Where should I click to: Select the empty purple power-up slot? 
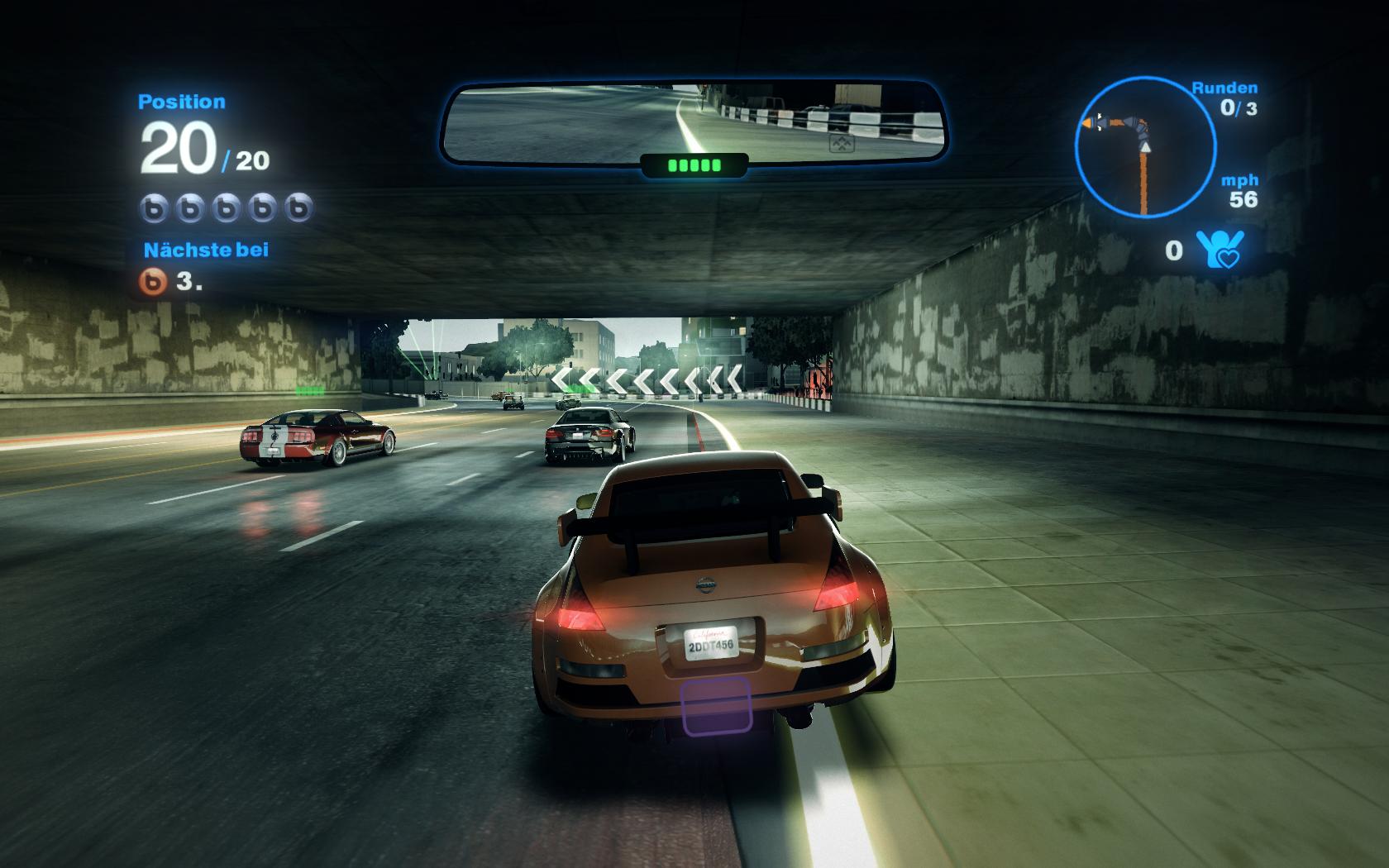[716, 705]
